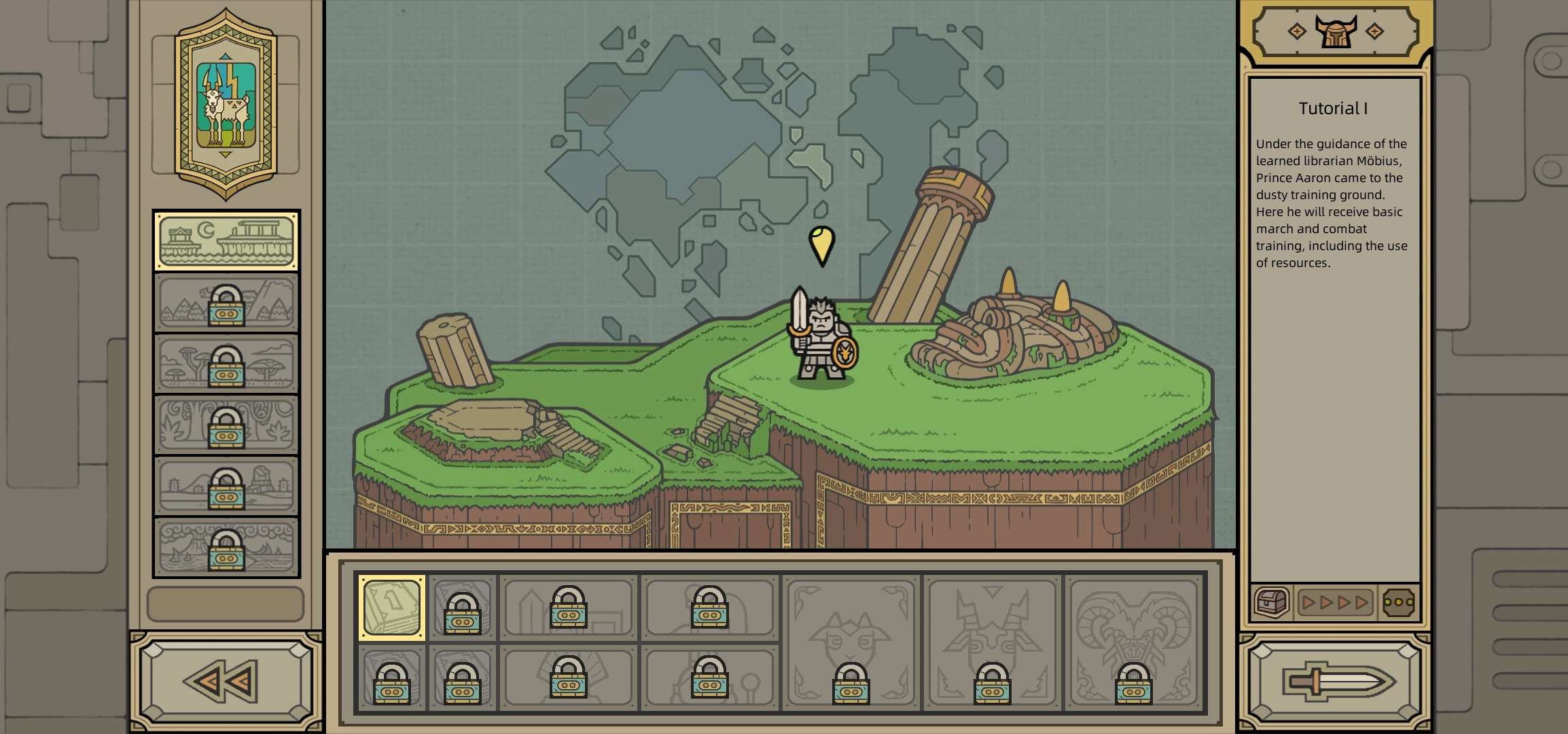
Task: Choose the locked horned demon boss stage
Action: coord(993,643)
